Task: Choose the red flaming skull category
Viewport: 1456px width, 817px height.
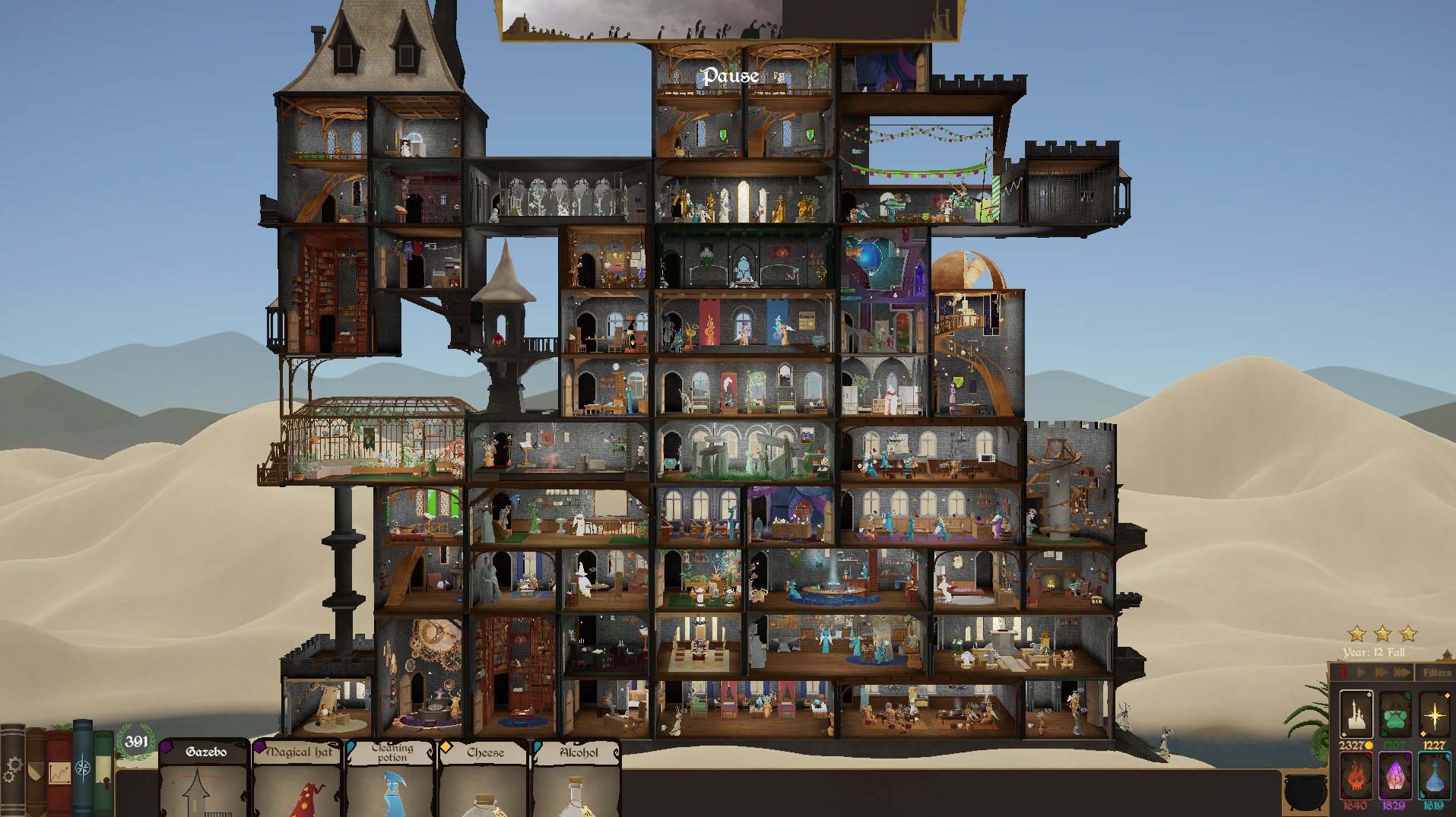Action: click(x=1355, y=777)
